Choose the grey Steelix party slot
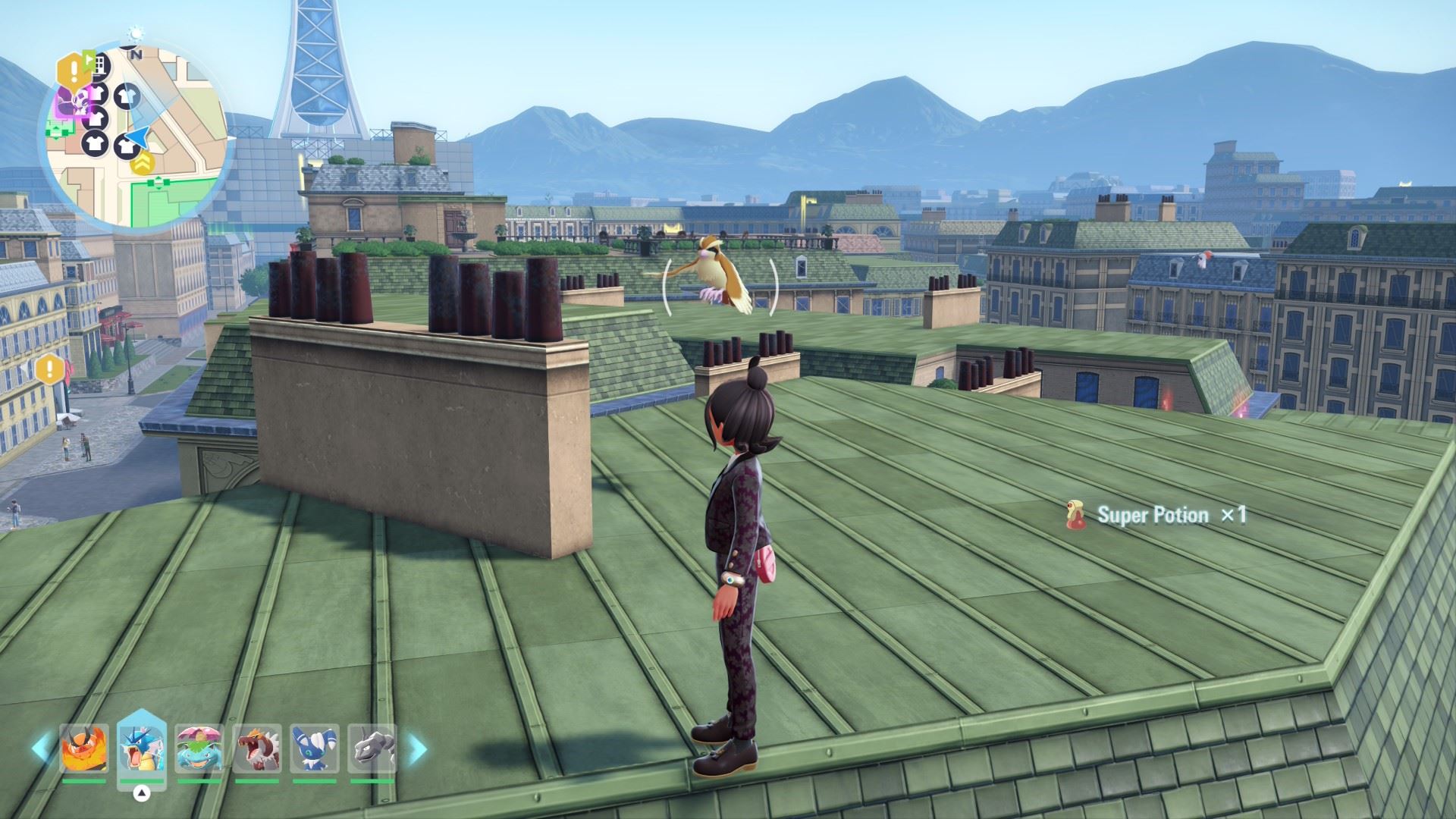1456x819 pixels. [x=372, y=748]
